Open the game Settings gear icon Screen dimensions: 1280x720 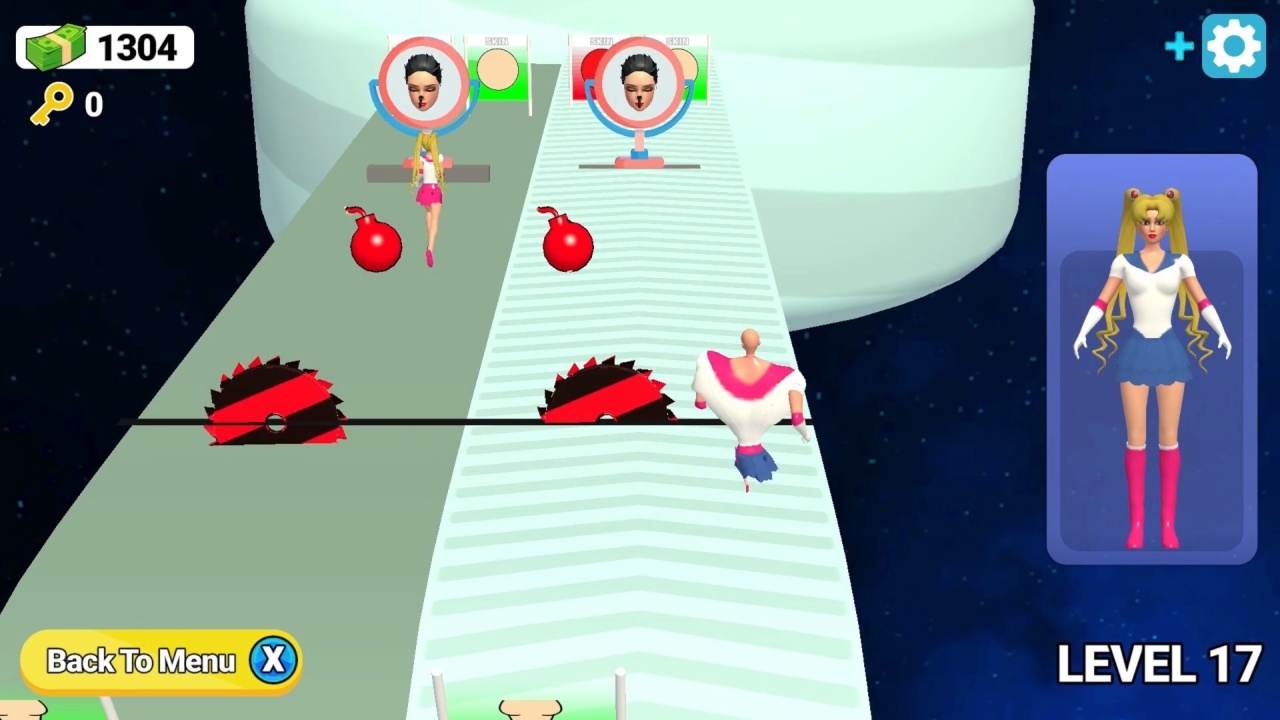1233,45
